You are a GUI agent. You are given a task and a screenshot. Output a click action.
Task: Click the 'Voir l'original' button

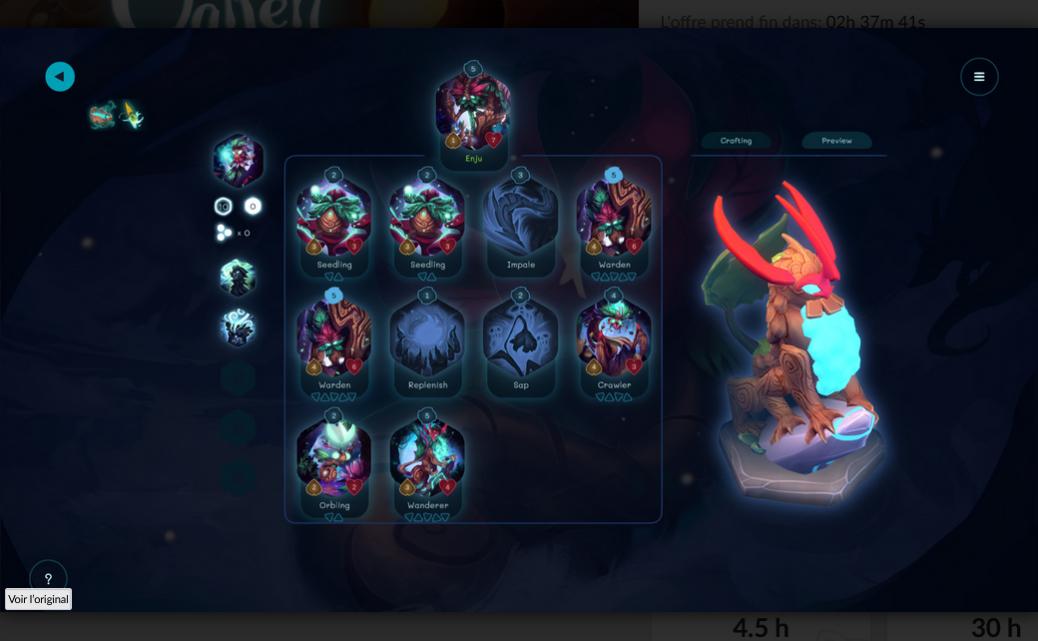pyautogui.click(x=39, y=599)
